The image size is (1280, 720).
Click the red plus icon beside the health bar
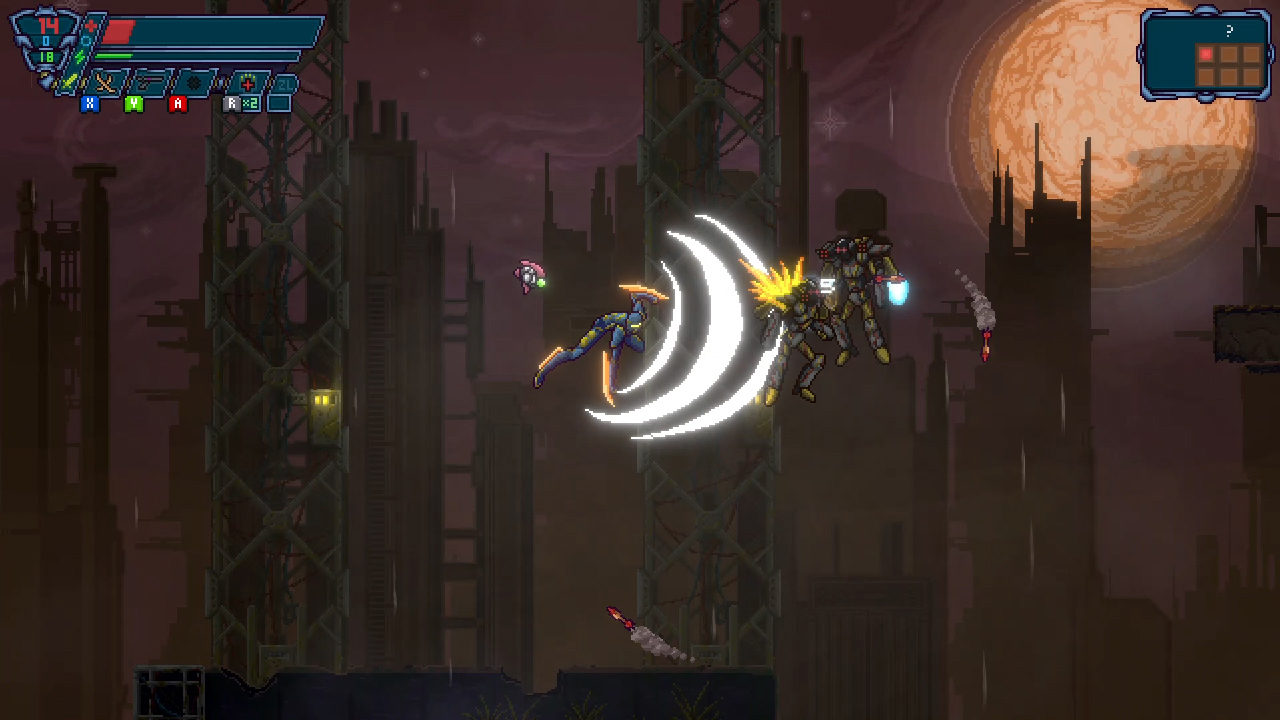coord(90,24)
